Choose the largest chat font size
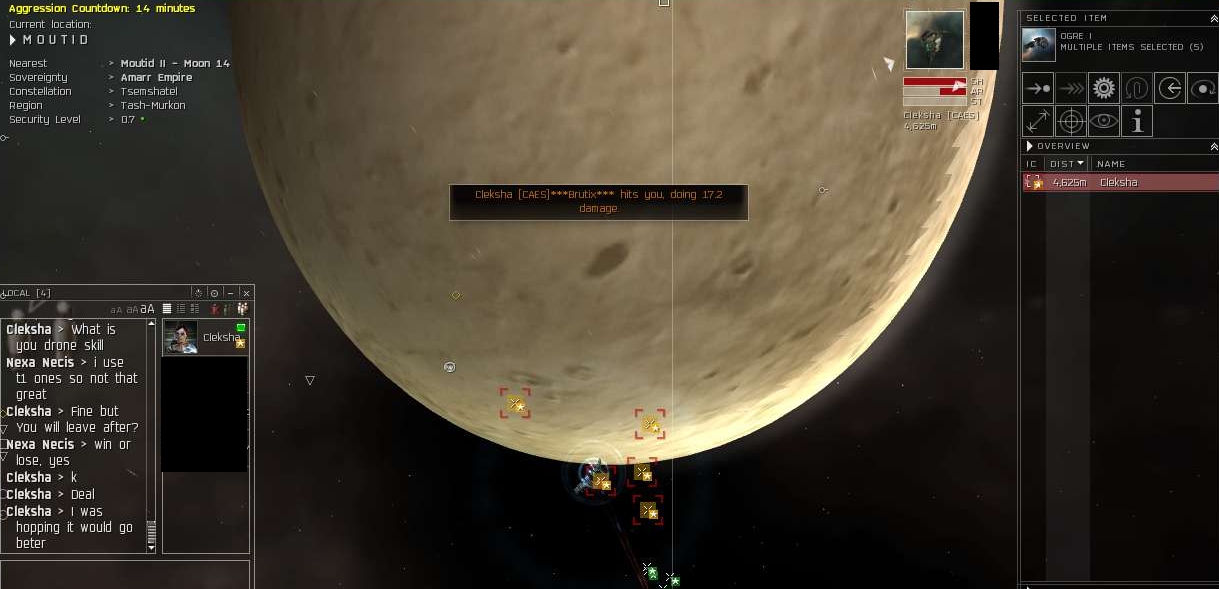The height and width of the screenshot is (589, 1219). (x=148, y=309)
